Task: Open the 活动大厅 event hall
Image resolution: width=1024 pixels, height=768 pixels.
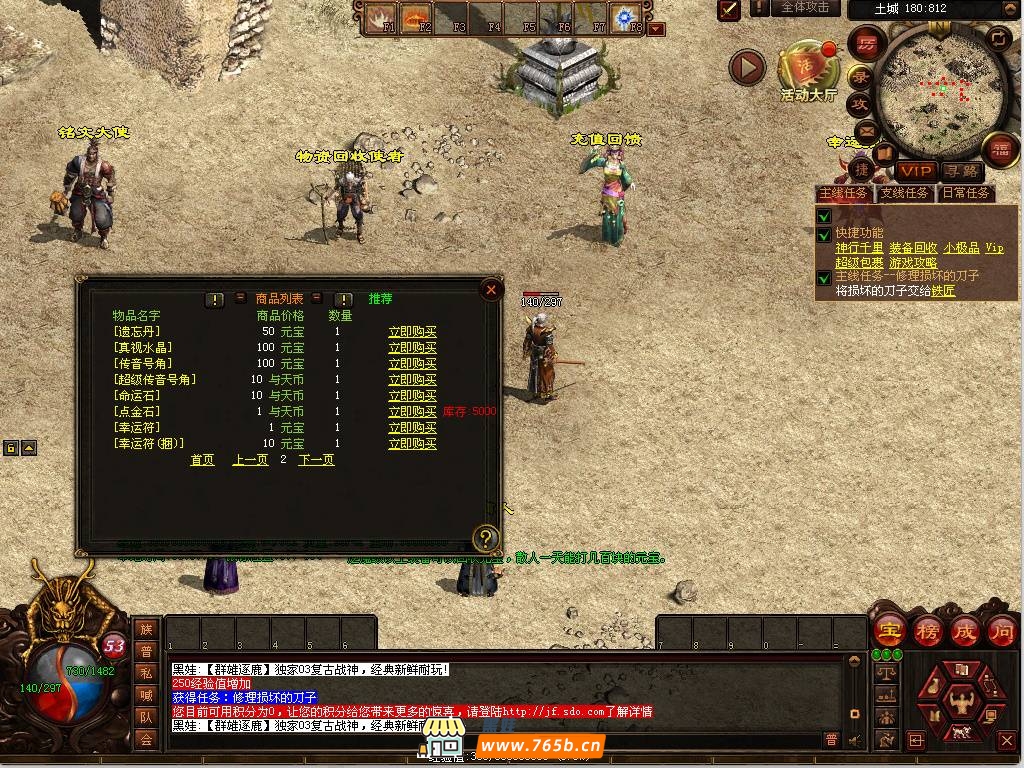Action: click(808, 68)
